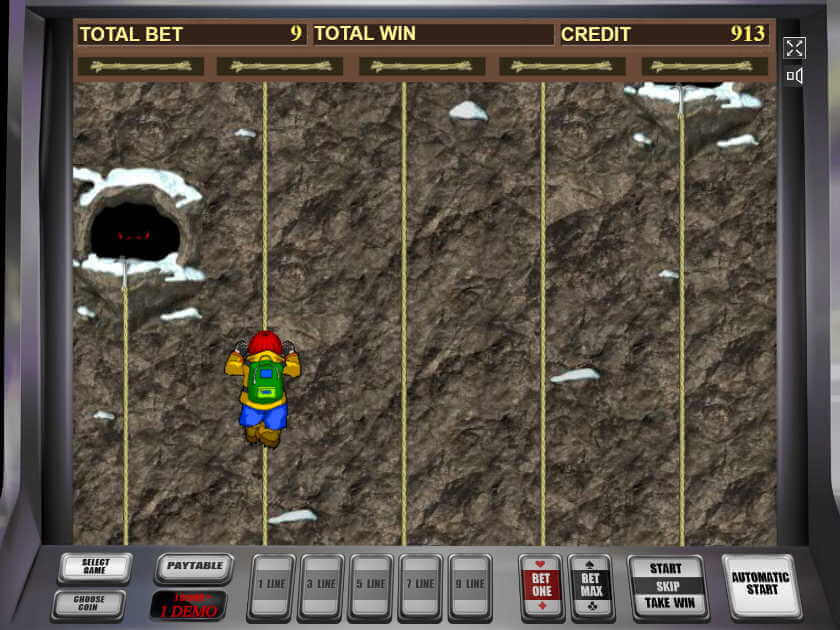Select the 1 Line button
Viewport: 840px width, 630px height.
click(271, 585)
